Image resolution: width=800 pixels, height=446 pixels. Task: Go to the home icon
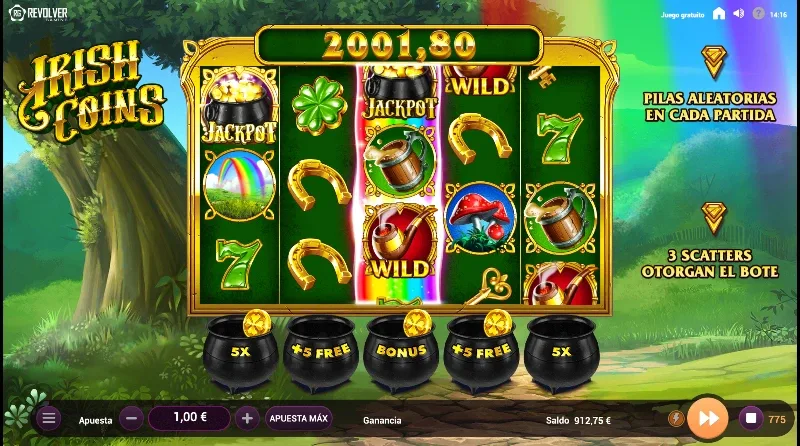[719, 14]
